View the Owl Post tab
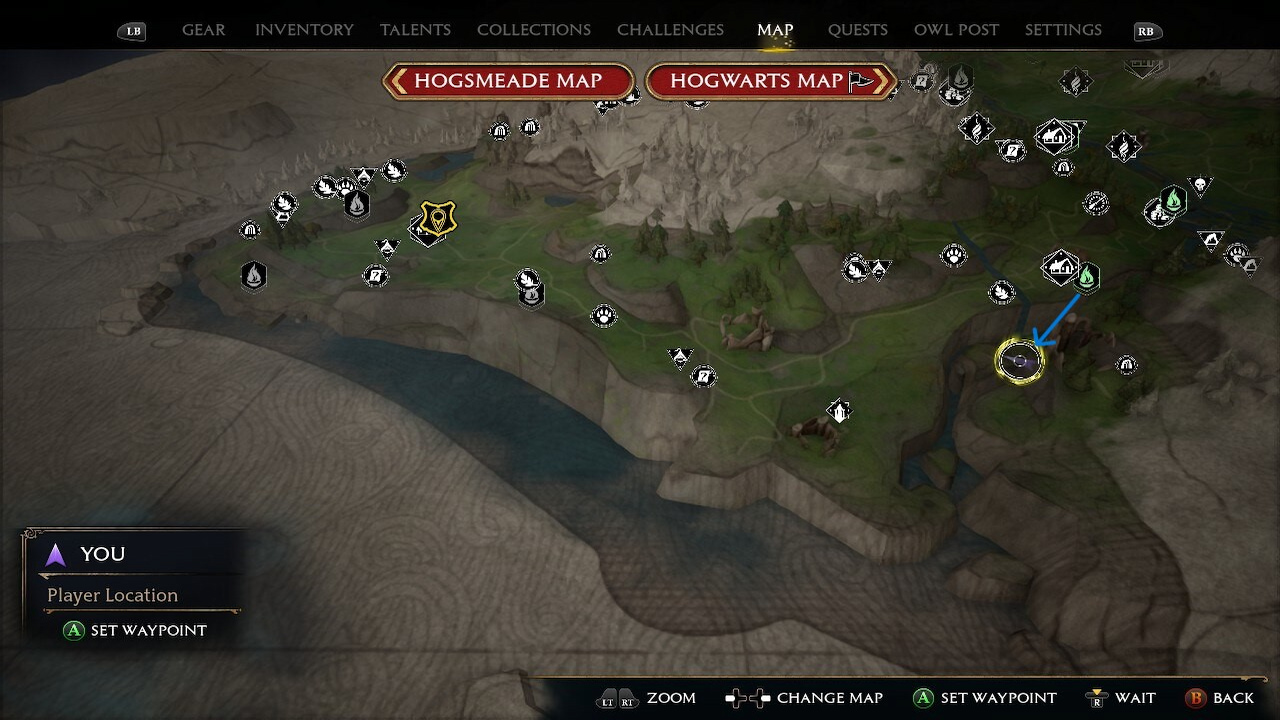Screen dimensions: 1280x720 (x=956, y=30)
